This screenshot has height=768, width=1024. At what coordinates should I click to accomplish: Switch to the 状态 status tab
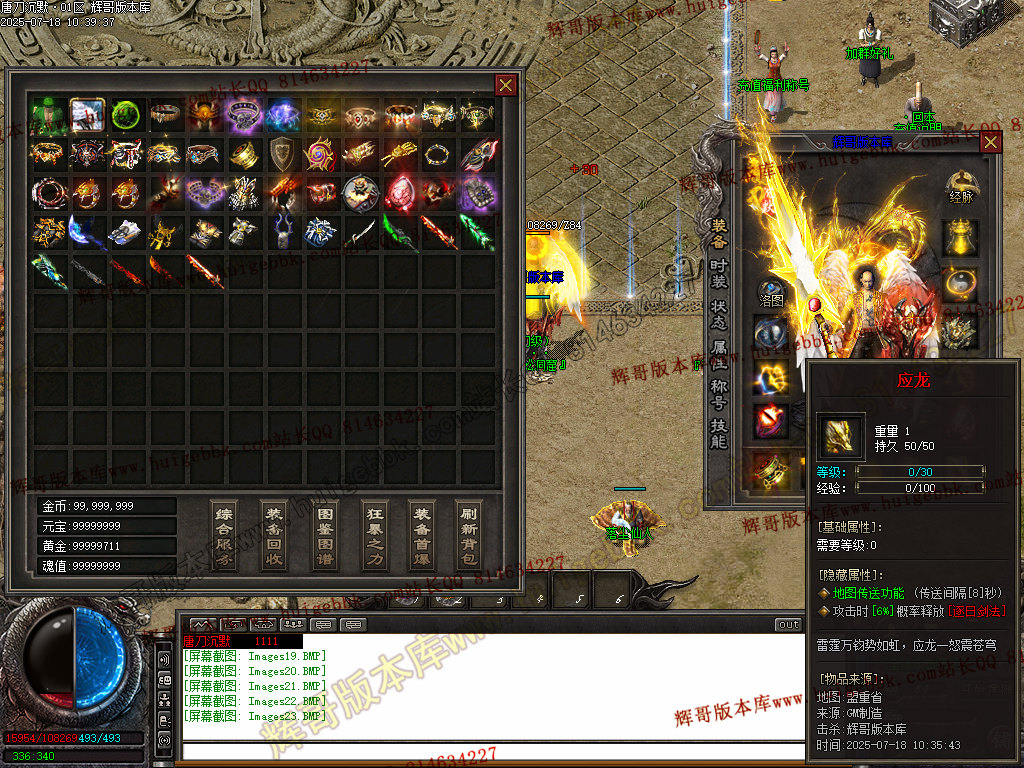[x=719, y=313]
